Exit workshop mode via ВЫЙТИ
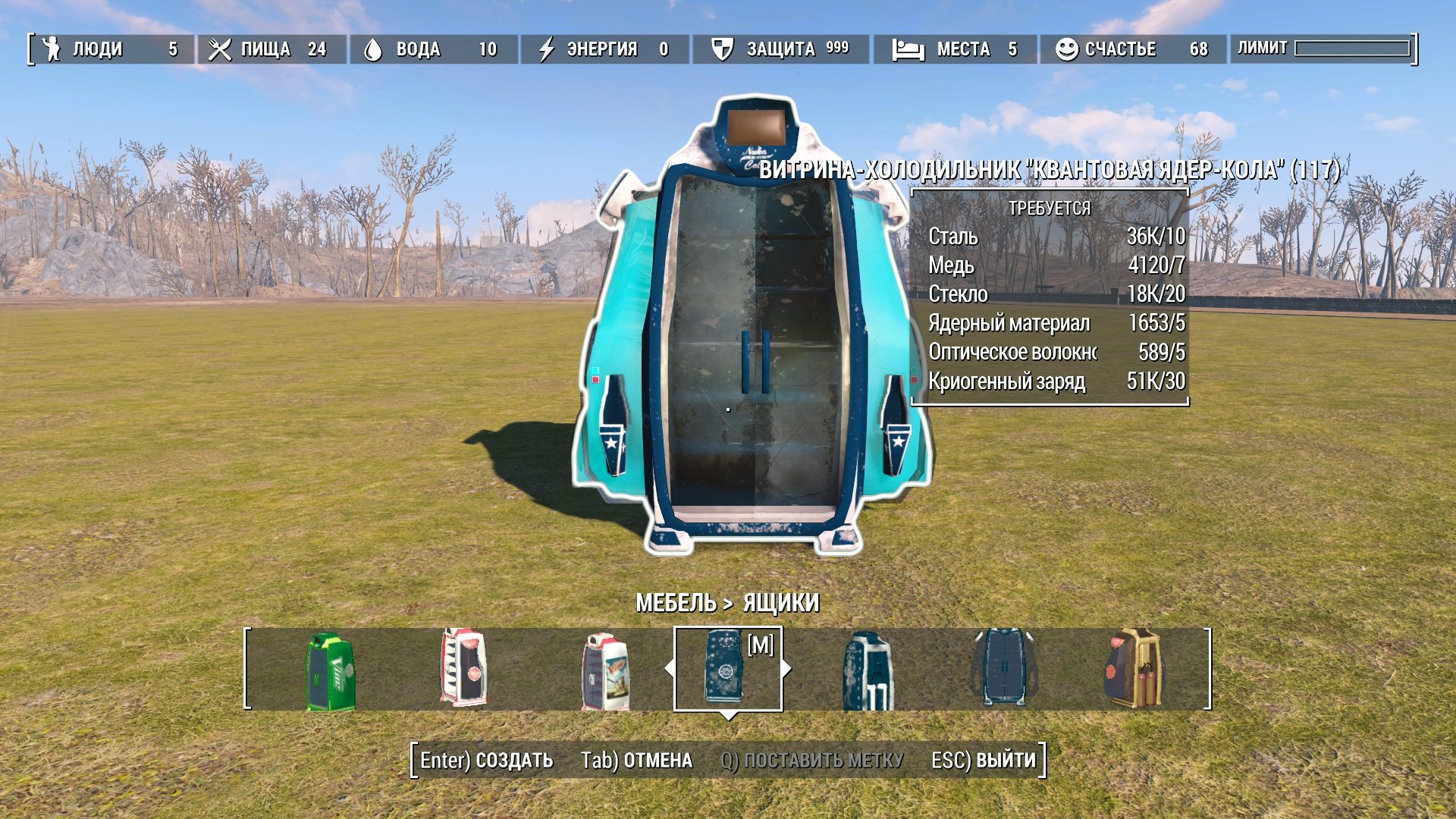The height and width of the screenshot is (819, 1456). 984,761
